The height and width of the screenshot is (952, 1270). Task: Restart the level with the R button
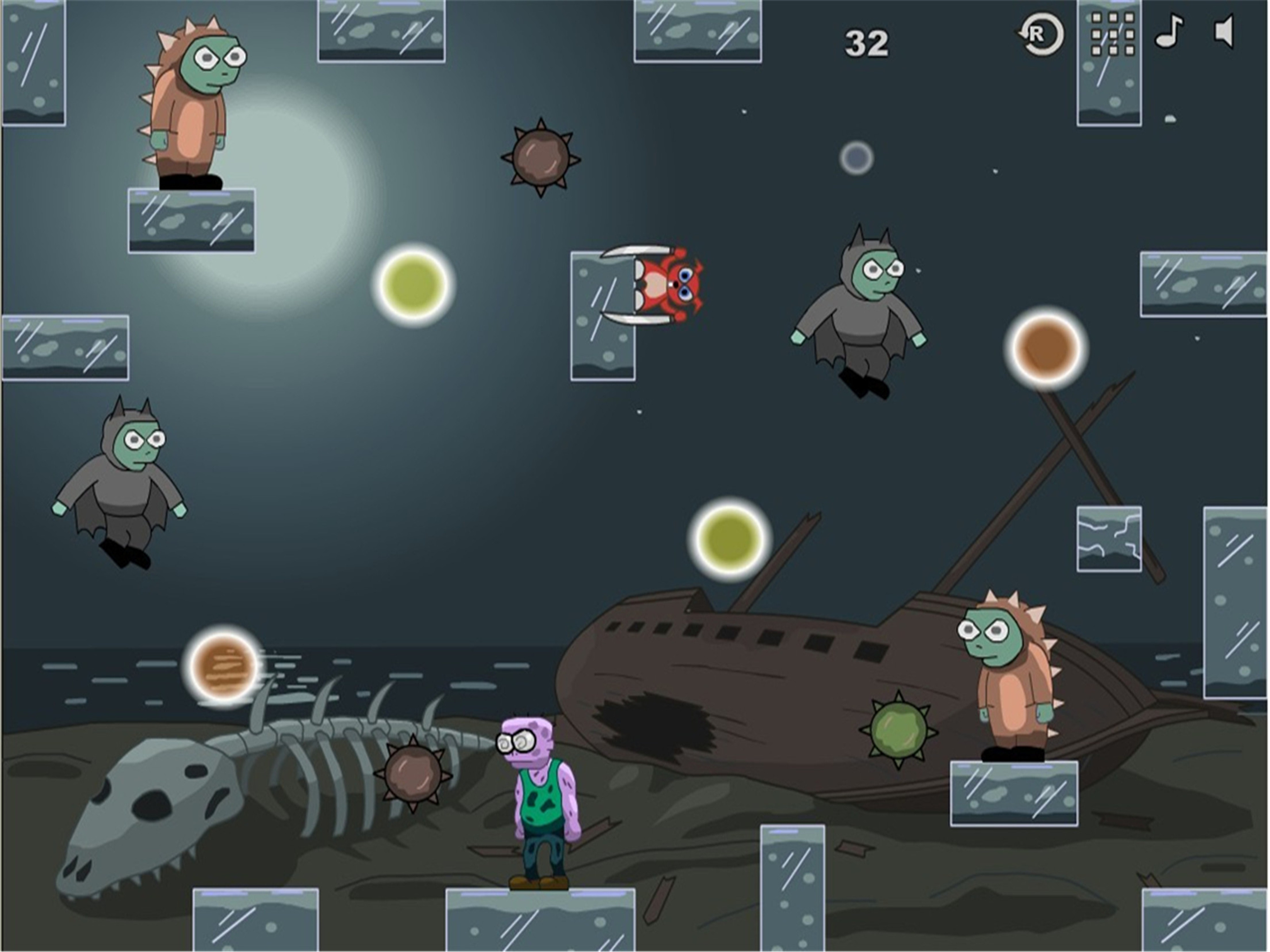coord(1041,35)
